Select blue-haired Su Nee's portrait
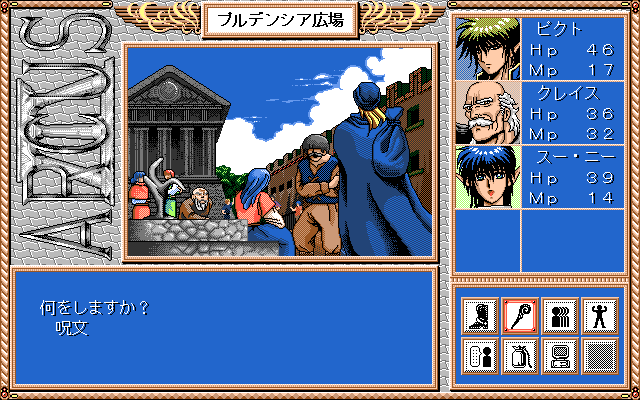Viewport: 640px width, 400px height. (488, 177)
